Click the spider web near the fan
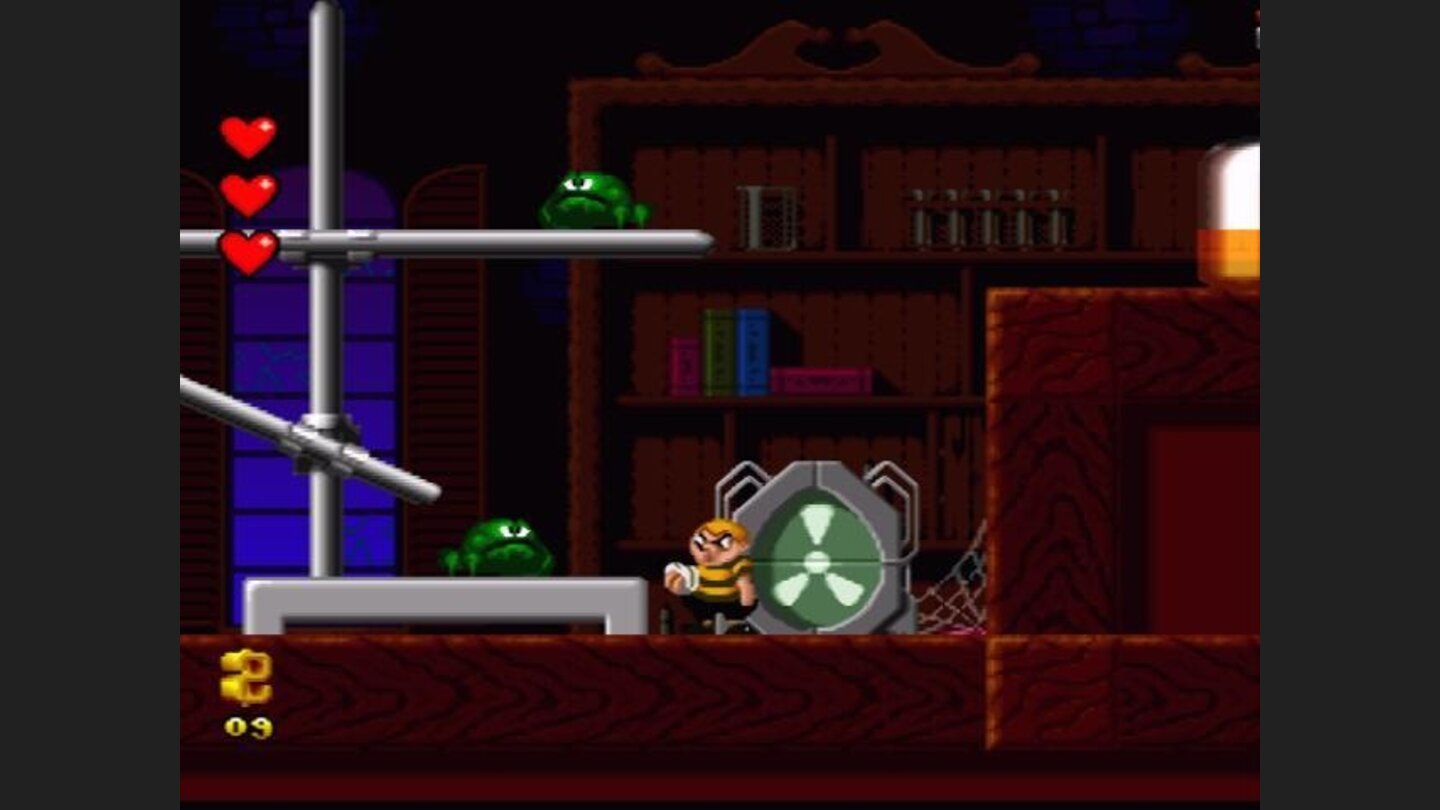 point(947,600)
